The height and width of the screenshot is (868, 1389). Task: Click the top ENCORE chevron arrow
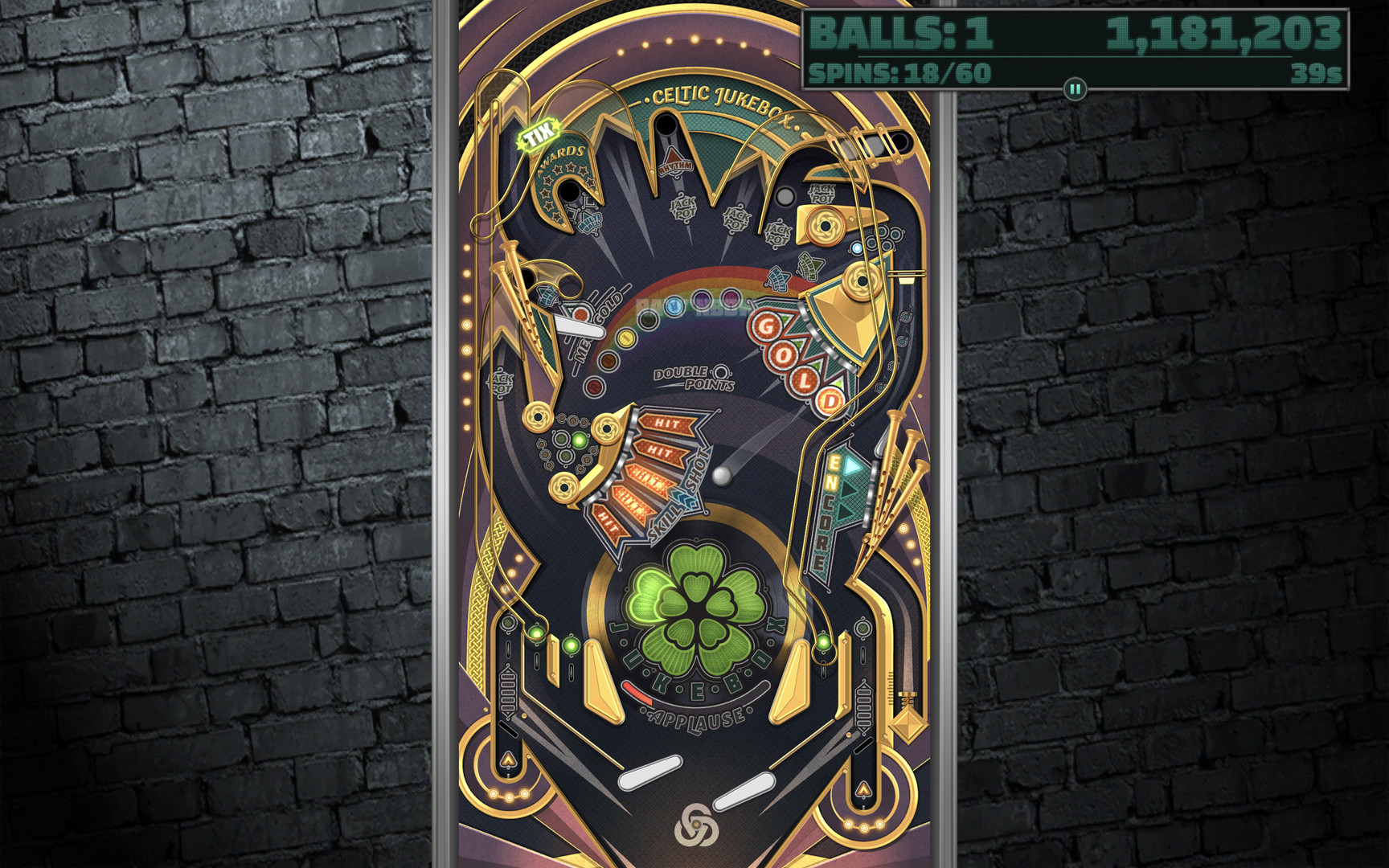click(852, 467)
